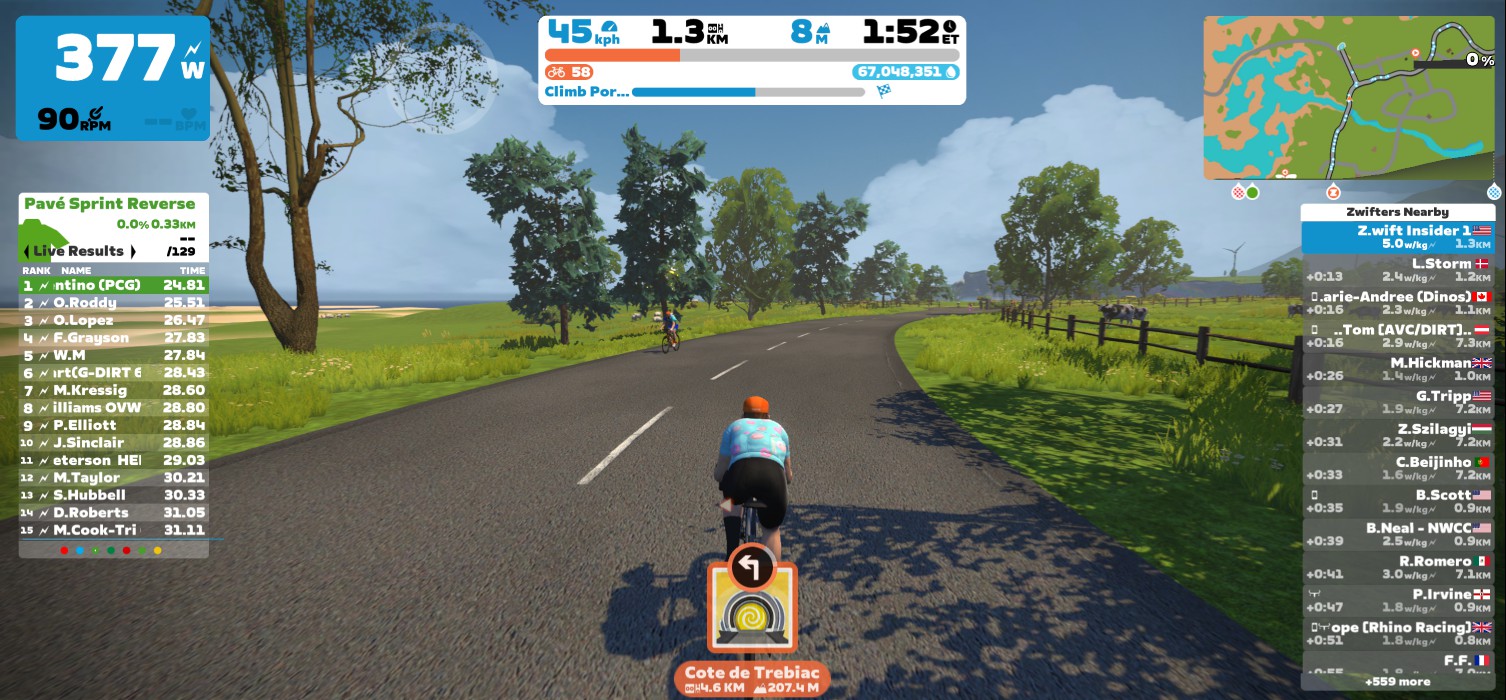
Task: Pick R.Romero from Zwifters Nearby
Action: [1397, 567]
